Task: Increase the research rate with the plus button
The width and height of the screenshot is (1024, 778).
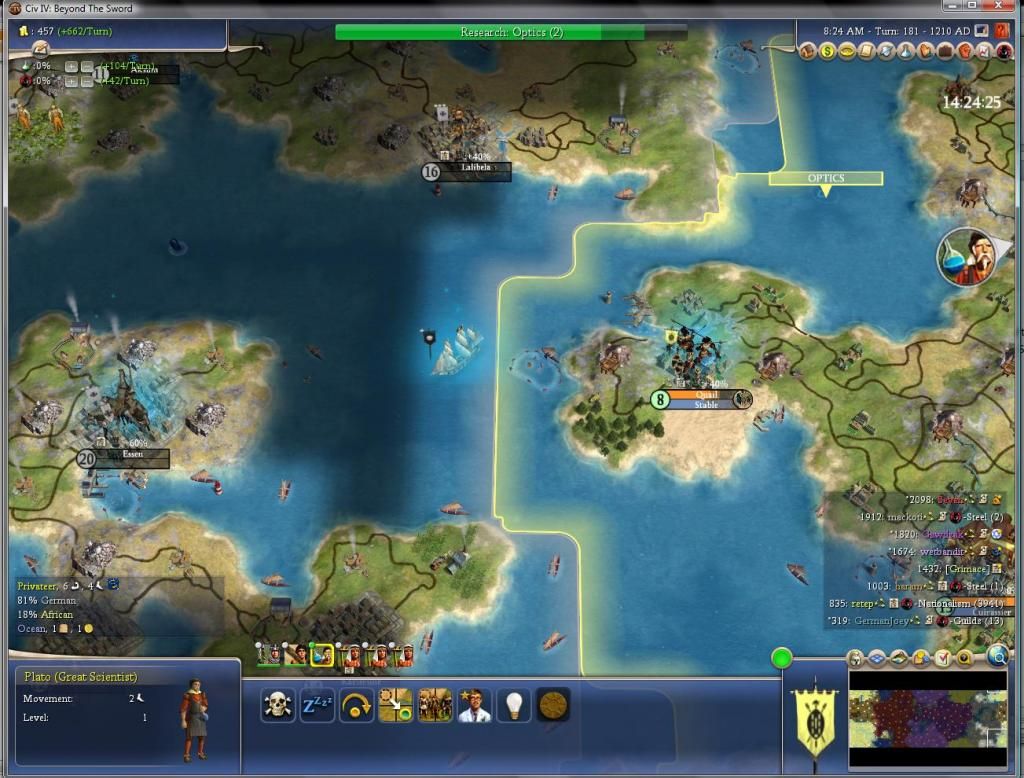Action: (71, 66)
